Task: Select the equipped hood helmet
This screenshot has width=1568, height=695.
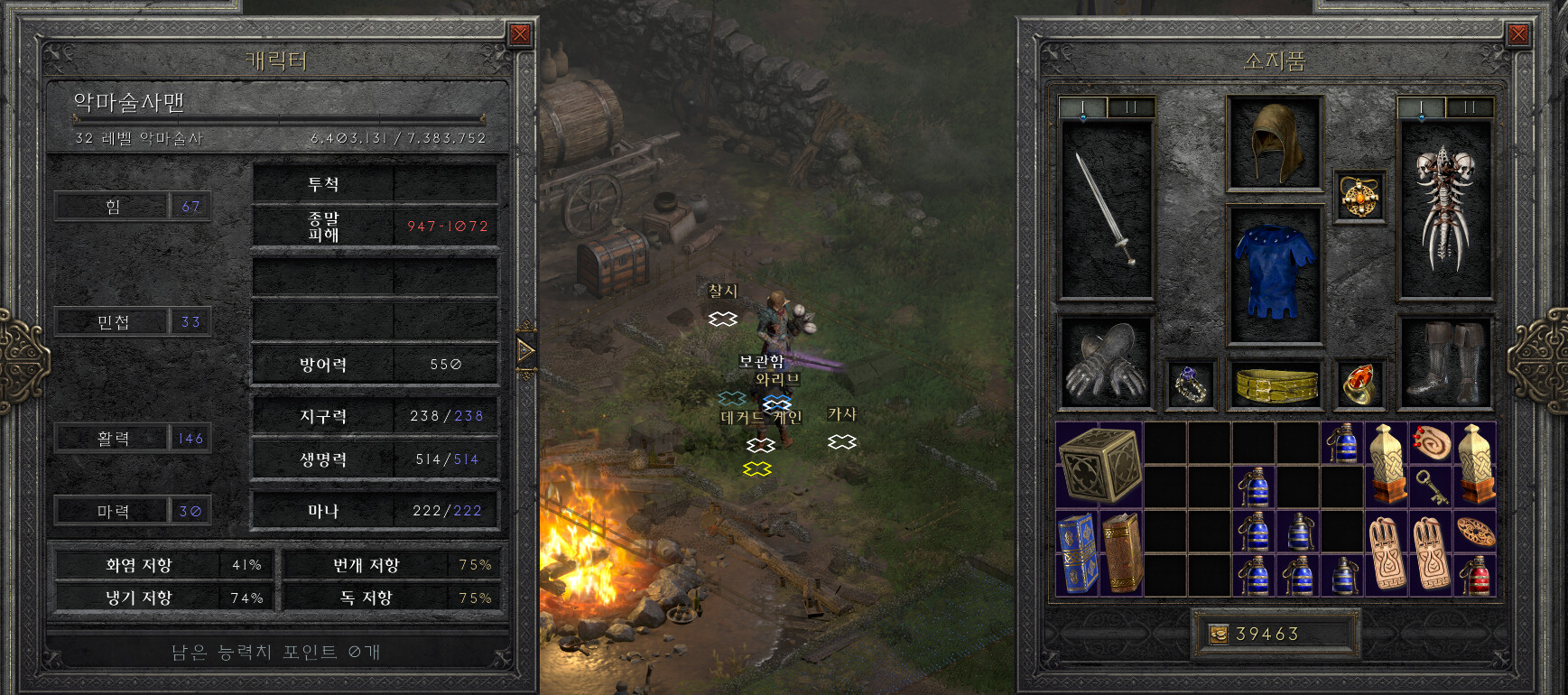Action: (x=1274, y=144)
